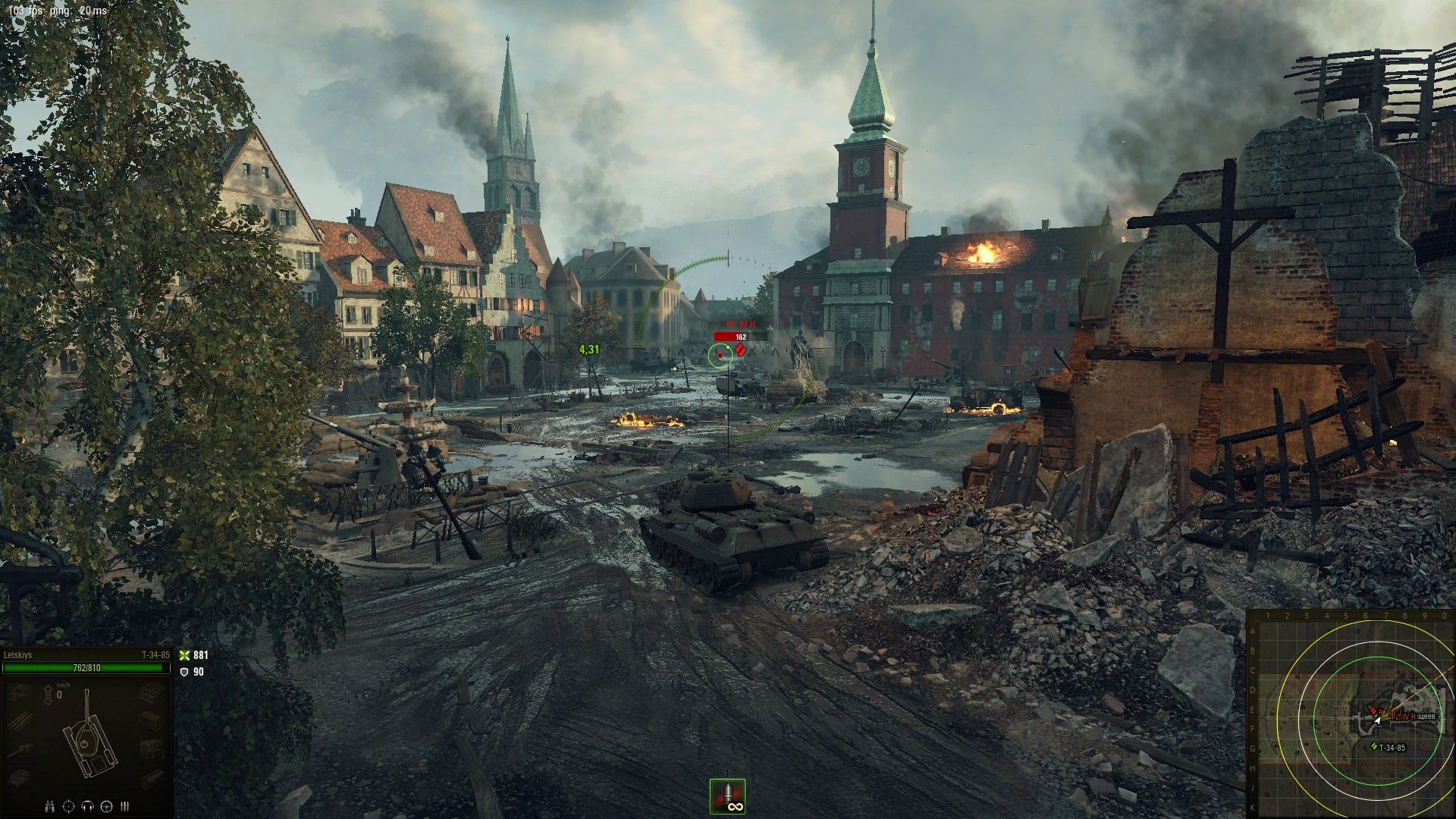Click the binoculars crew icon
The width and height of the screenshot is (1456, 819).
pos(49,806)
